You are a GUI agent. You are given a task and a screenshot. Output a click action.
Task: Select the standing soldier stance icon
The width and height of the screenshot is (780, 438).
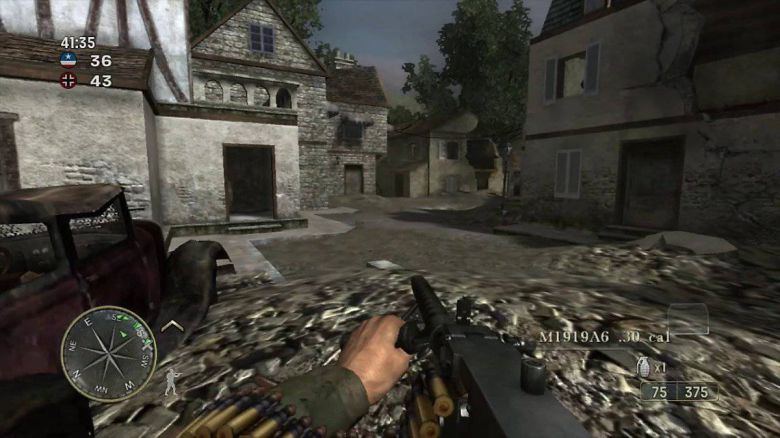[169, 381]
